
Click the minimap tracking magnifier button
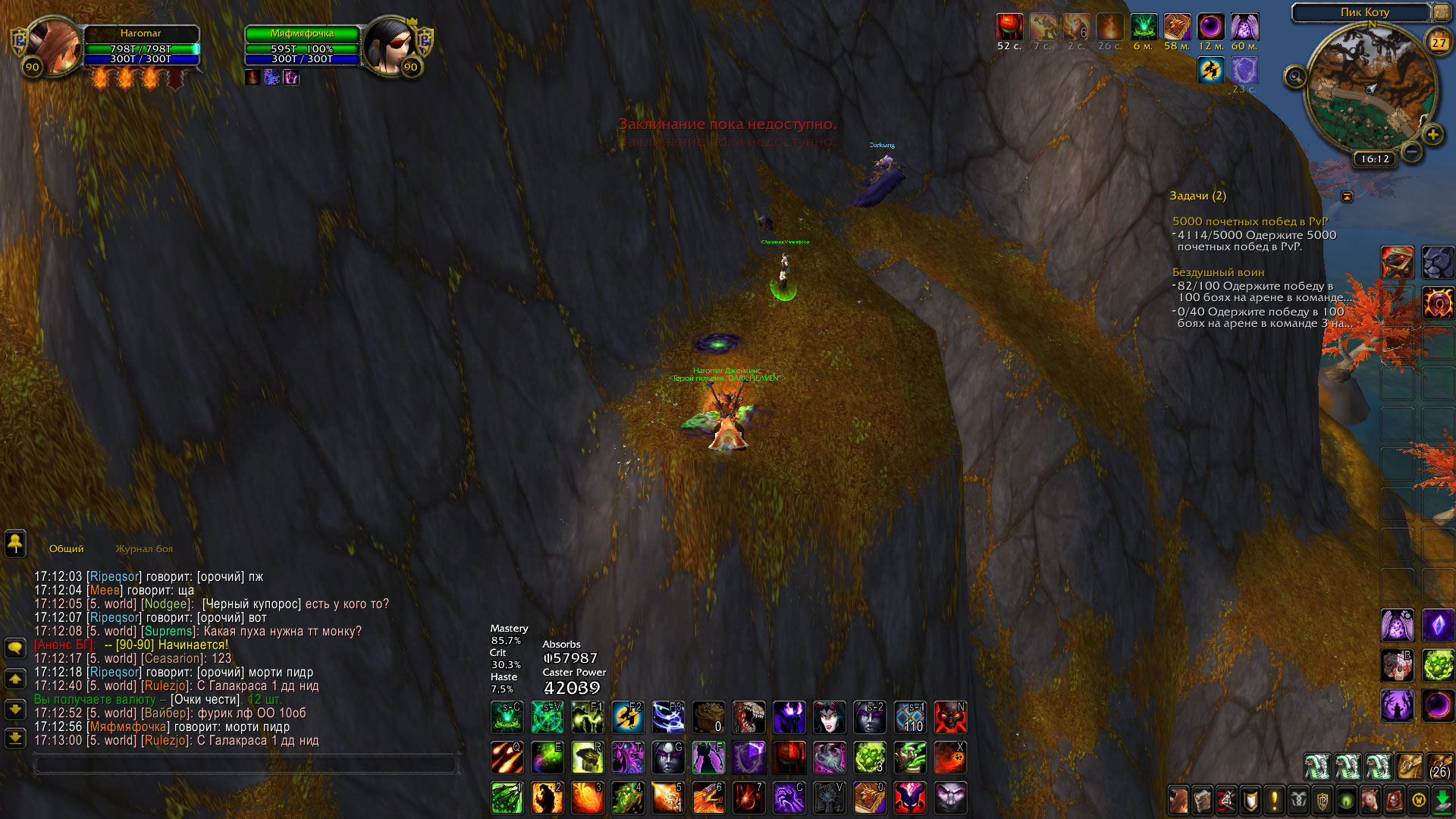[x=1295, y=77]
